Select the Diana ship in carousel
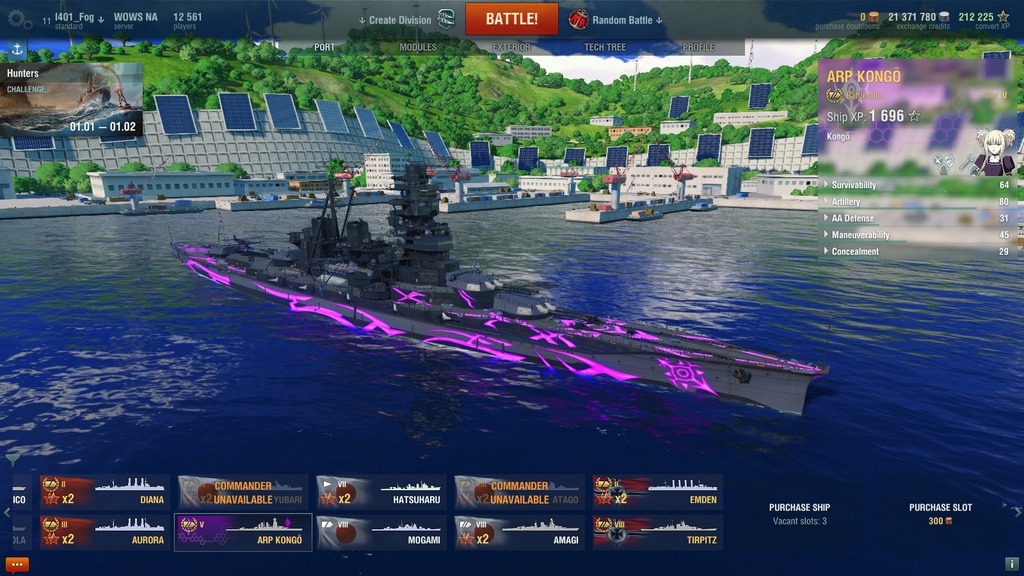Screen dimensions: 1024x576 pyautogui.click(x=104, y=492)
